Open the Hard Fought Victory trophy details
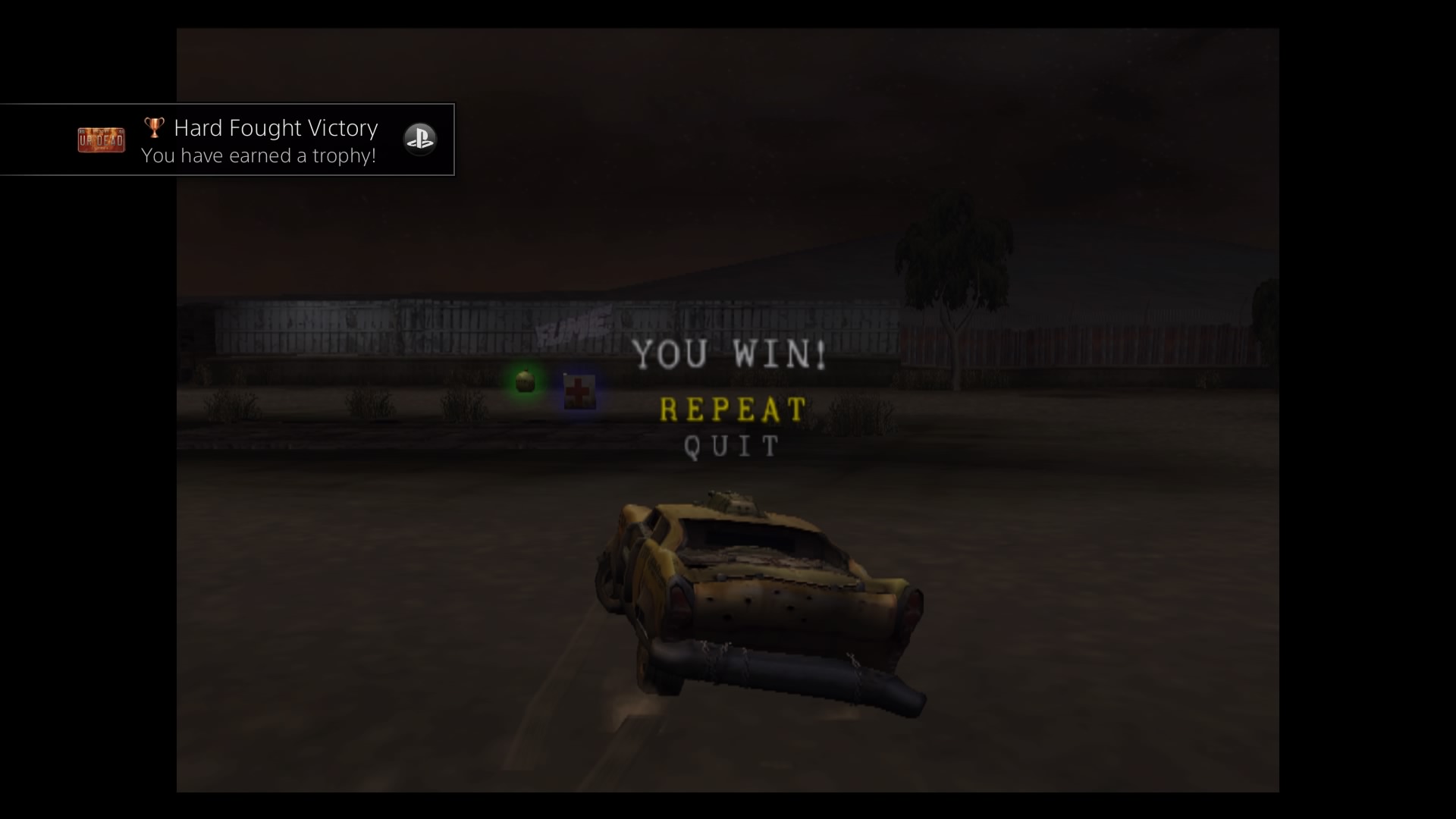Screen dimensions: 1456x819 point(276,127)
